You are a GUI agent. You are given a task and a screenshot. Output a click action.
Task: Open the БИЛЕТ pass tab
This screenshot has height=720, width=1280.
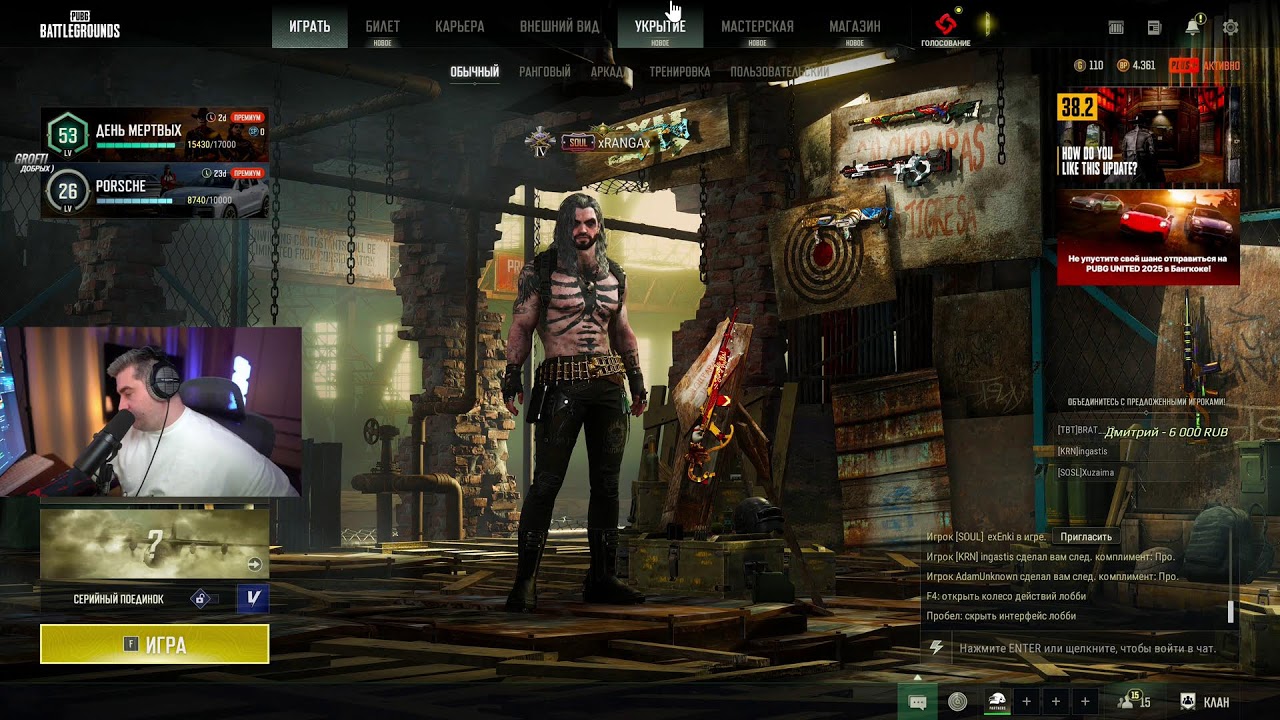(x=382, y=27)
